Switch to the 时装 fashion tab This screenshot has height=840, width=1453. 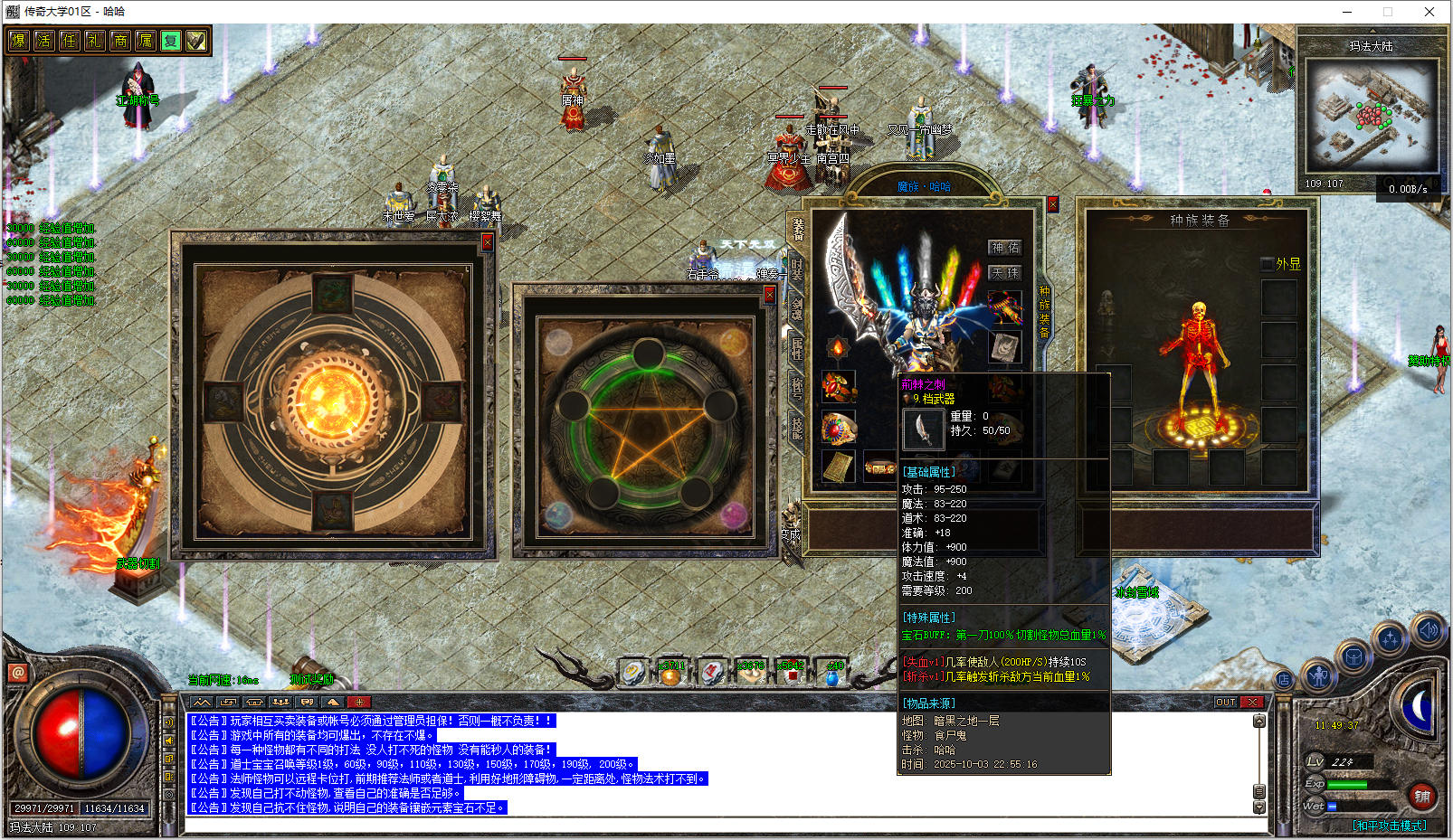(797, 269)
